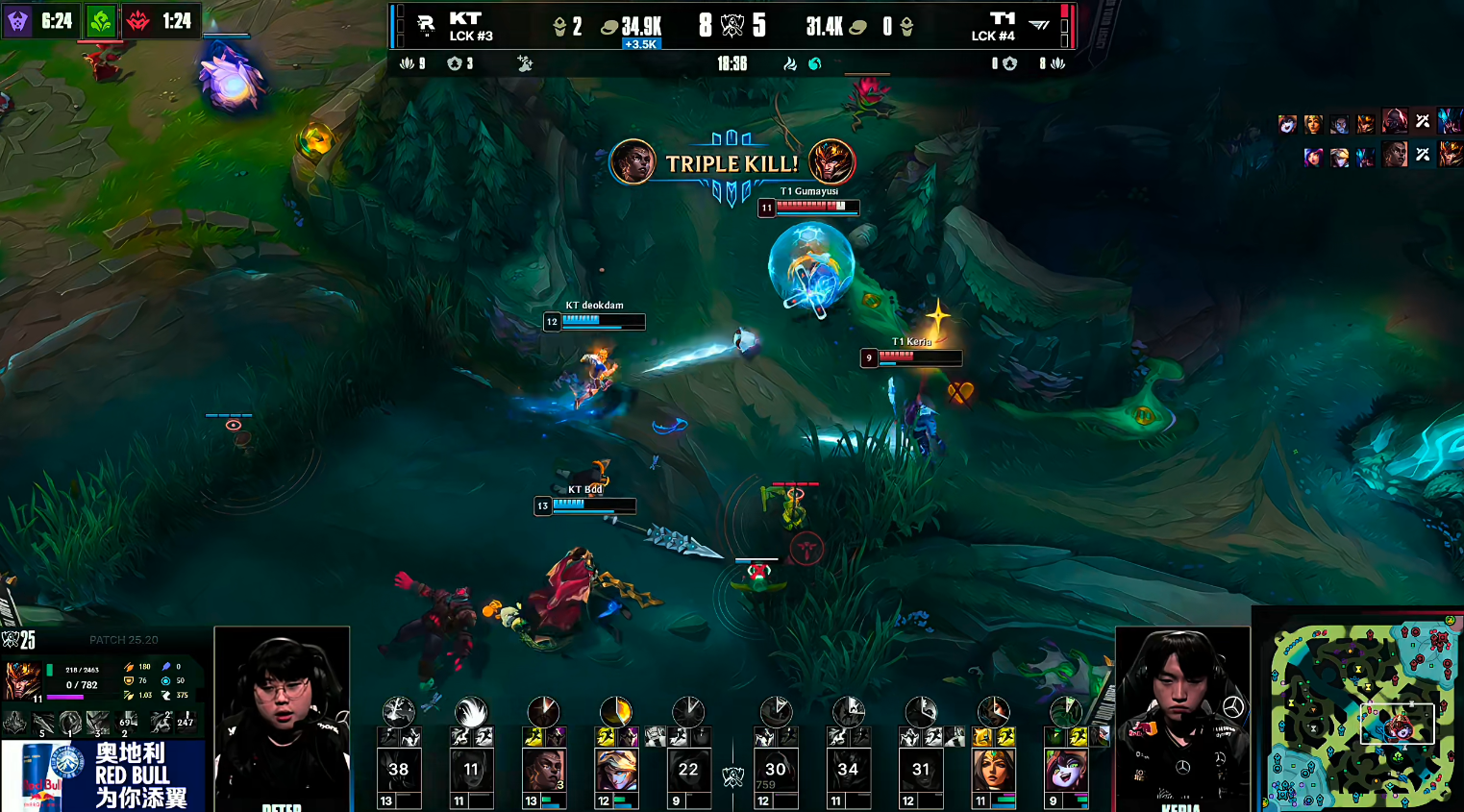Image resolution: width=1464 pixels, height=812 pixels.
Task: Select Ezreal's portrait in the bottom bar
Action: pyautogui.click(x=615, y=770)
